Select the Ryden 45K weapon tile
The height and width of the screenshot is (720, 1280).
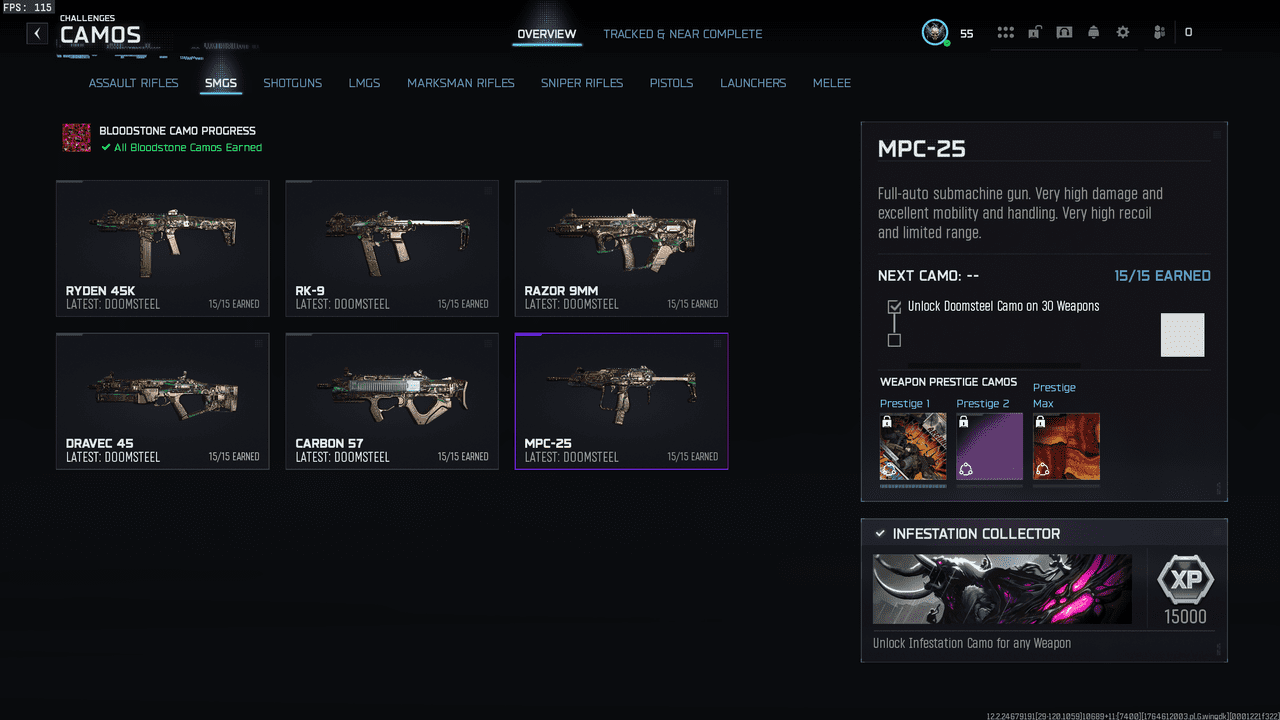pos(162,248)
